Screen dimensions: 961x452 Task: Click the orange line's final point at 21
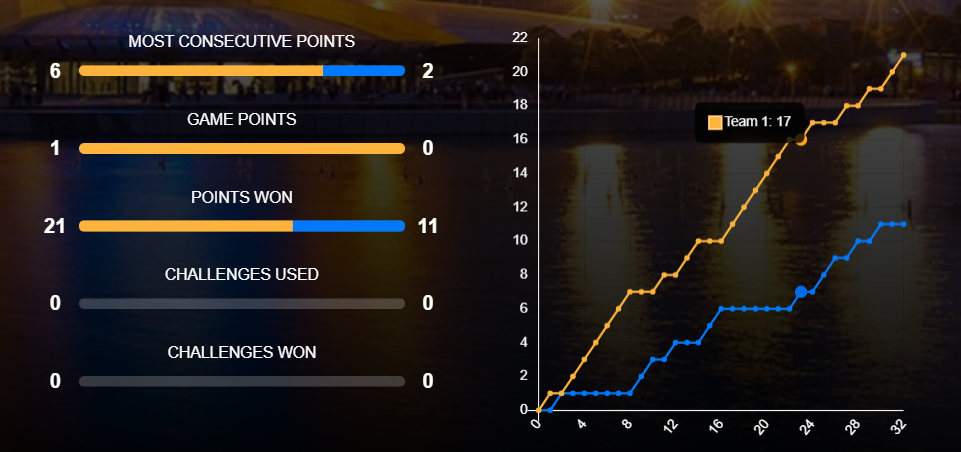point(903,55)
